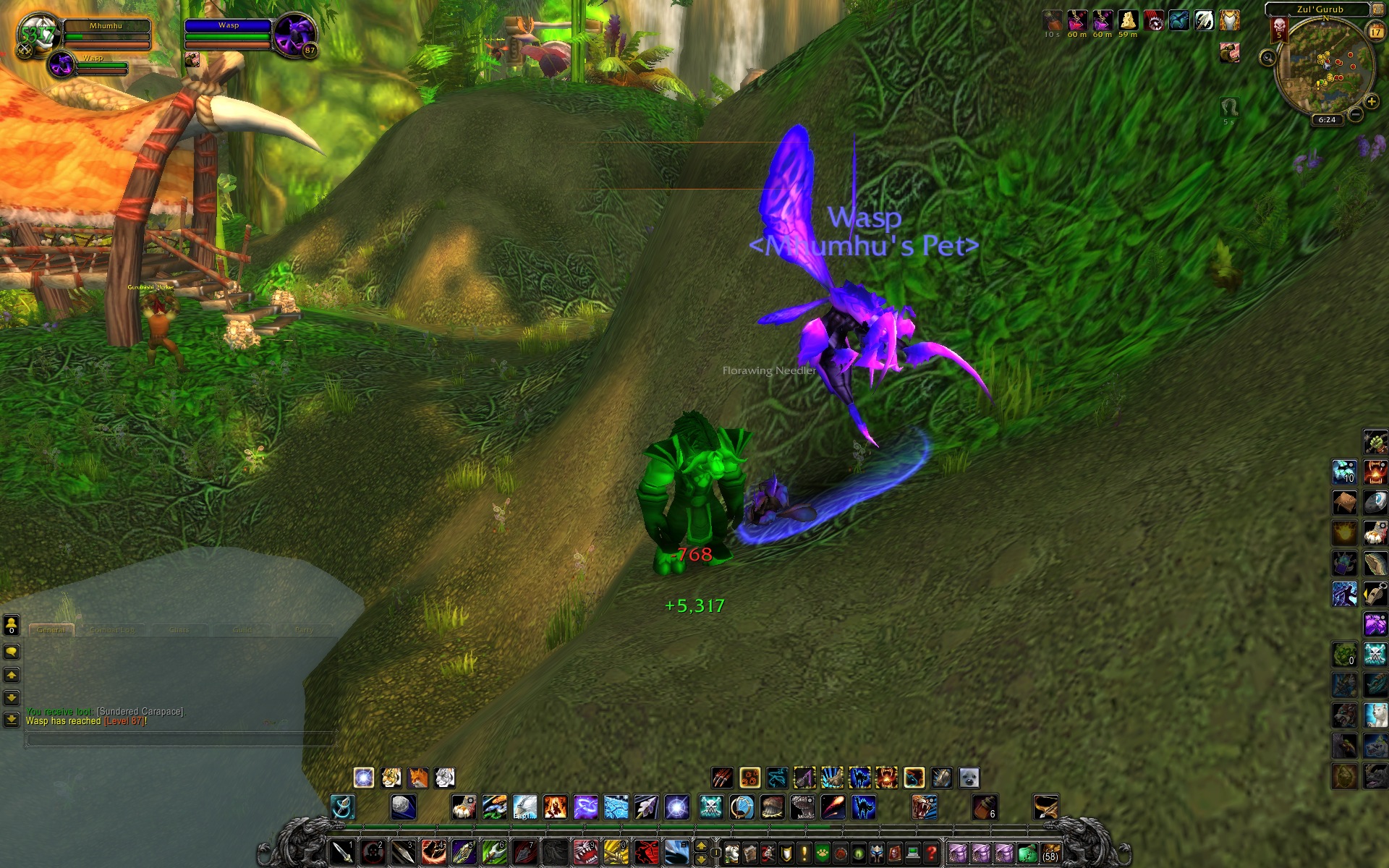The image size is (1389, 868).
Task: Select the tiger aspect stance icon
Action: [x=391, y=778]
